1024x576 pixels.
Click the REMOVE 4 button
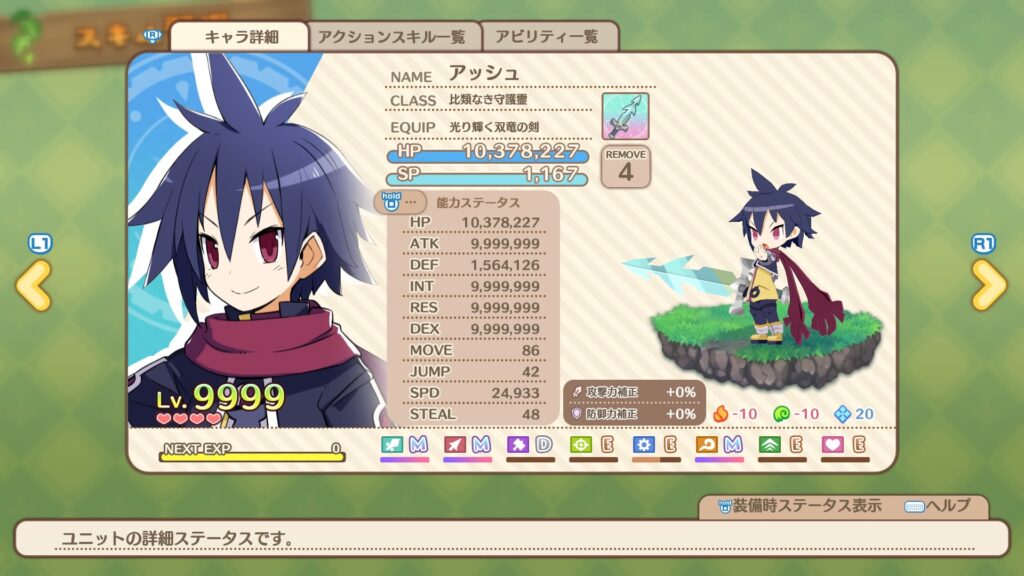tap(625, 166)
